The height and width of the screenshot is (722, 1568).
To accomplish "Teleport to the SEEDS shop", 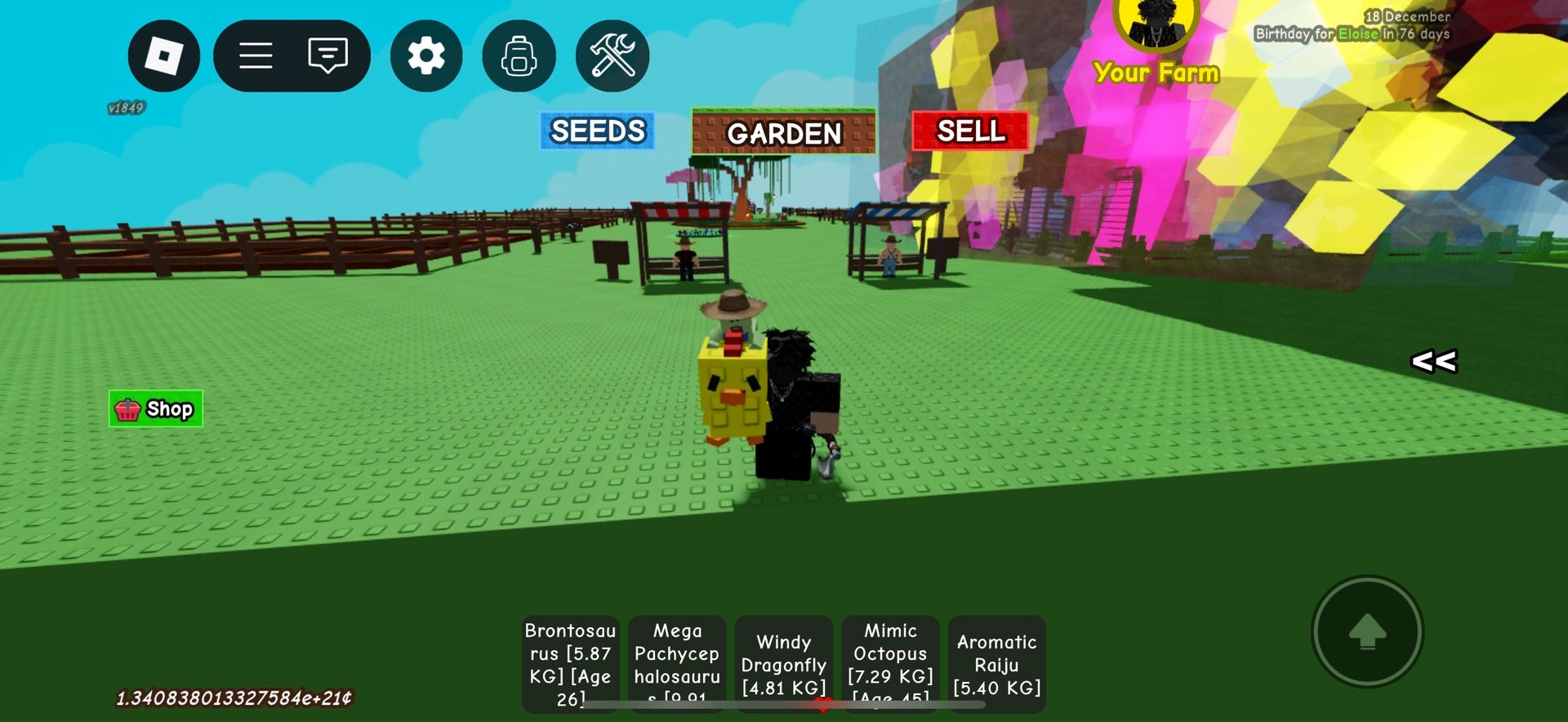I will tap(597, 131).
